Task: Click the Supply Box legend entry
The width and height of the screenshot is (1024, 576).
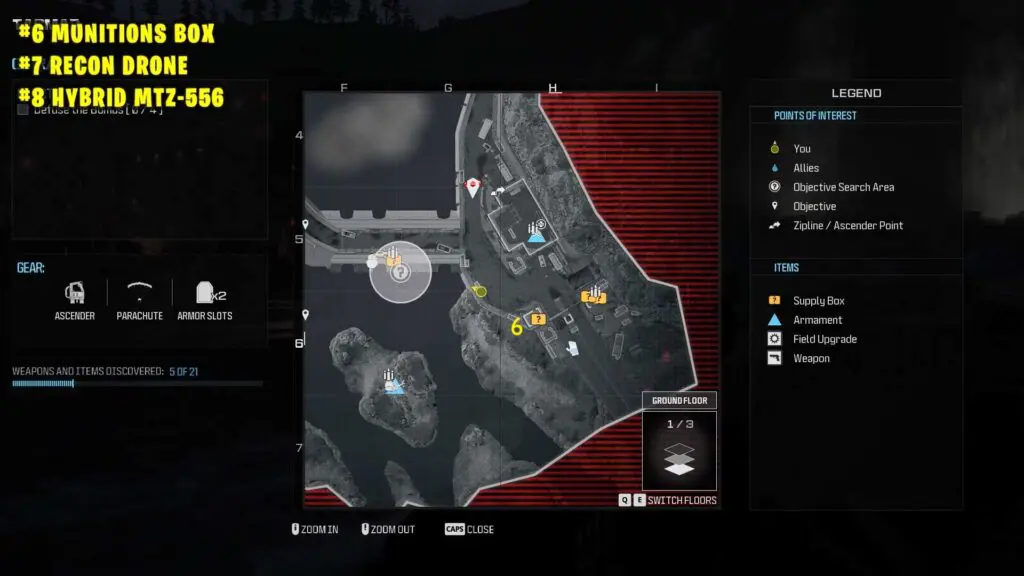Action: (x=818, y=301)
